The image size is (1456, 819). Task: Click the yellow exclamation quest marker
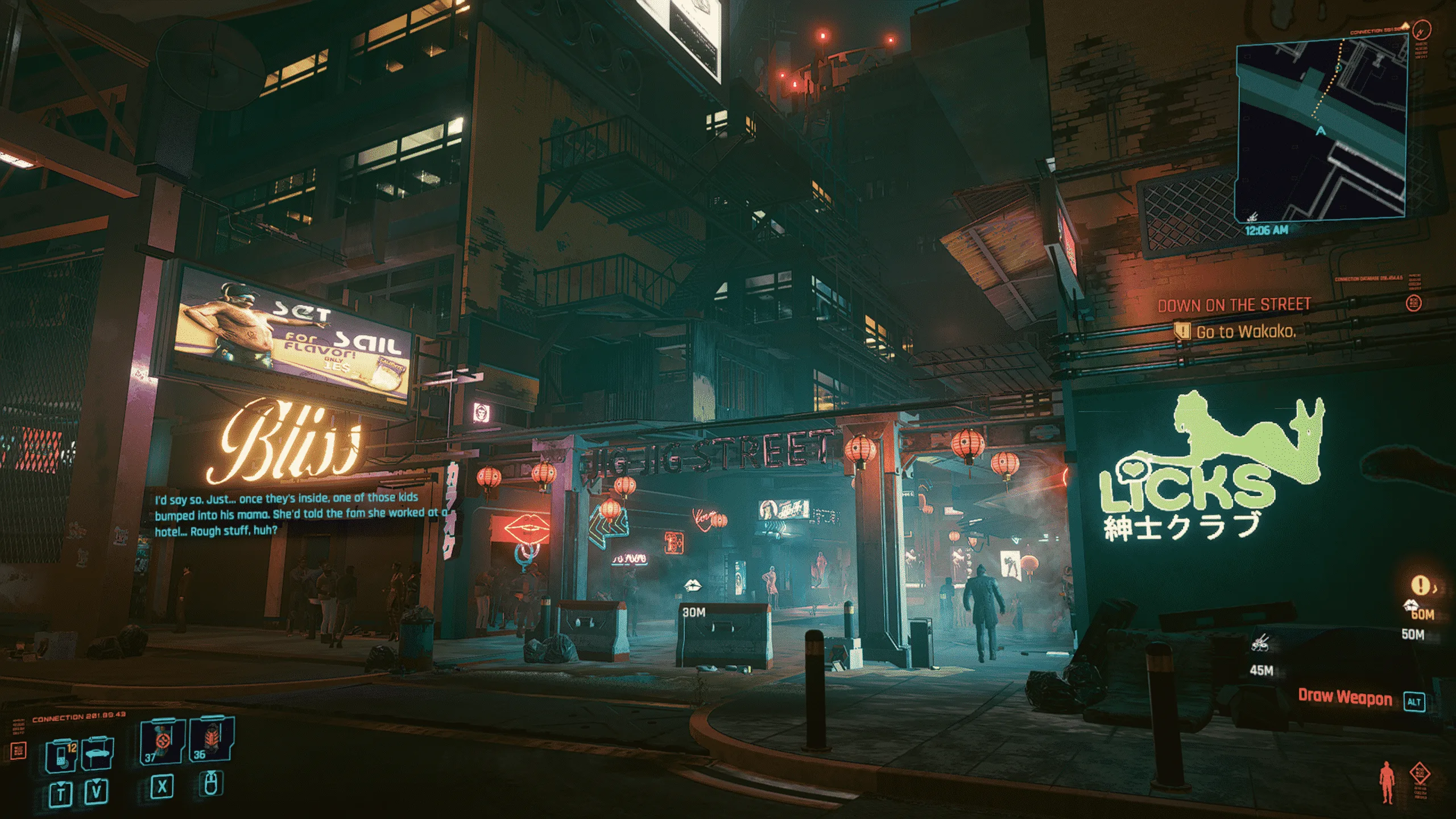[x=1420, y=585]
